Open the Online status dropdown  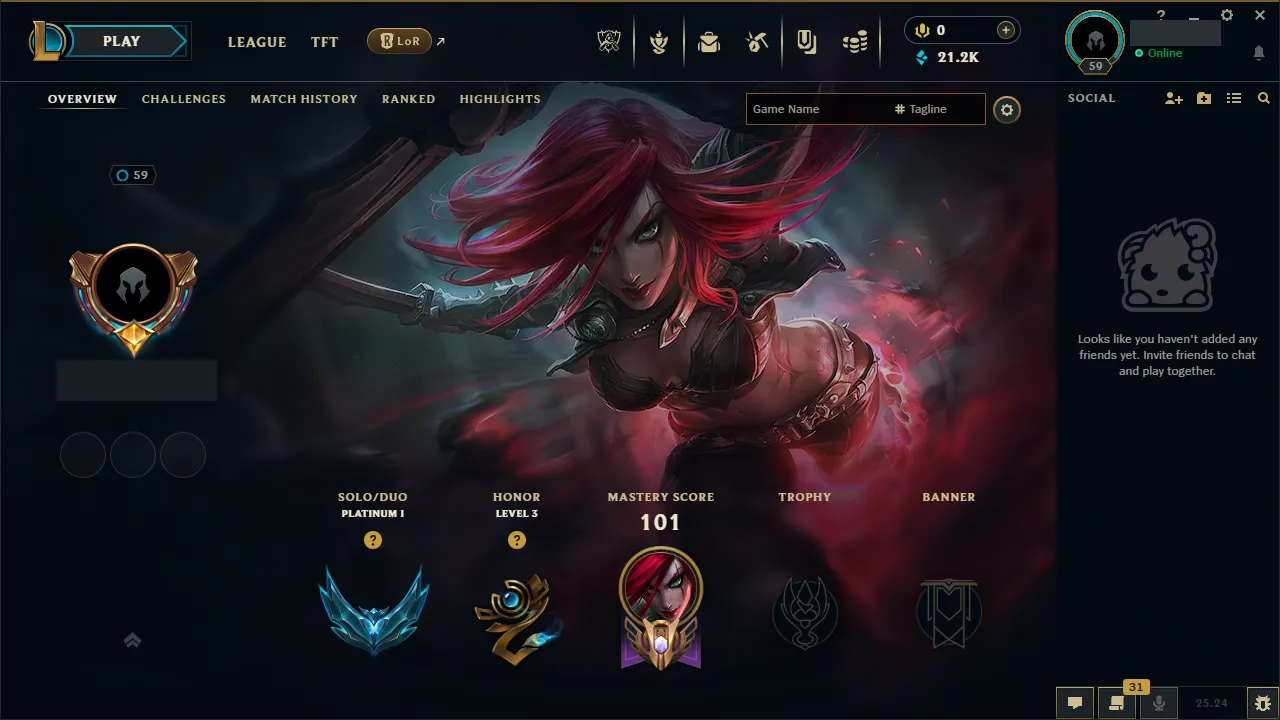click(1160, 53)
